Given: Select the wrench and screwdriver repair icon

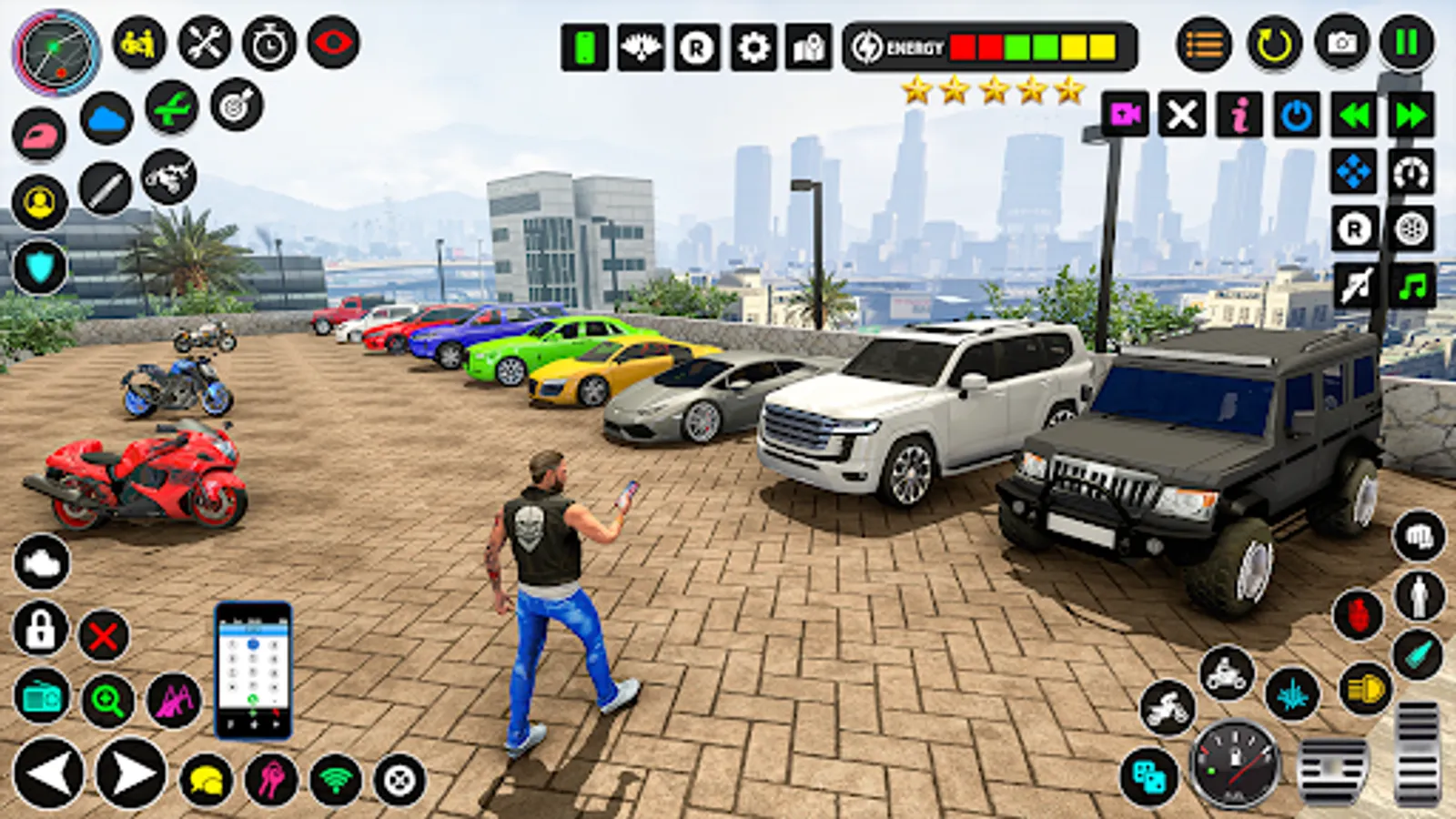Looking at the screenshot, I should [x=204, y=43].
